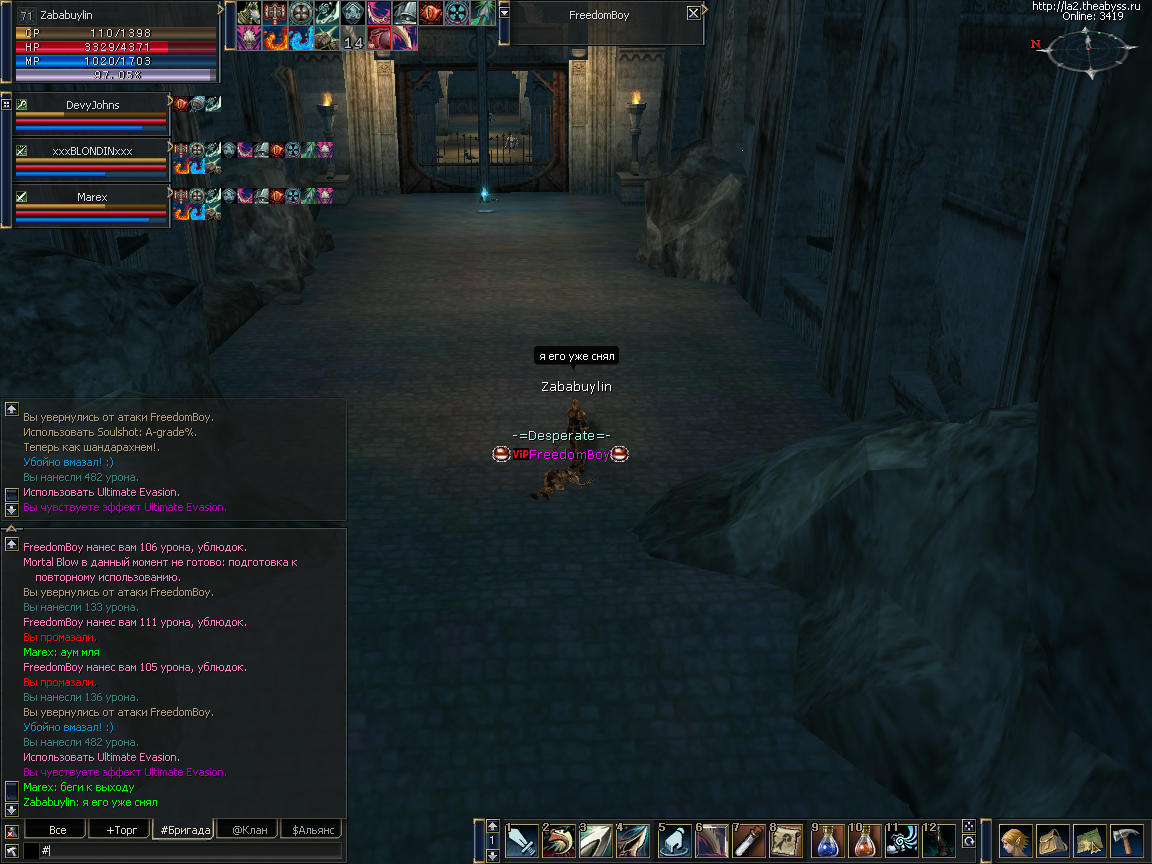The height and width of the screenshot is (864, 1152).
Task: Switch chat to the Все tab
Action: point(57,830)
